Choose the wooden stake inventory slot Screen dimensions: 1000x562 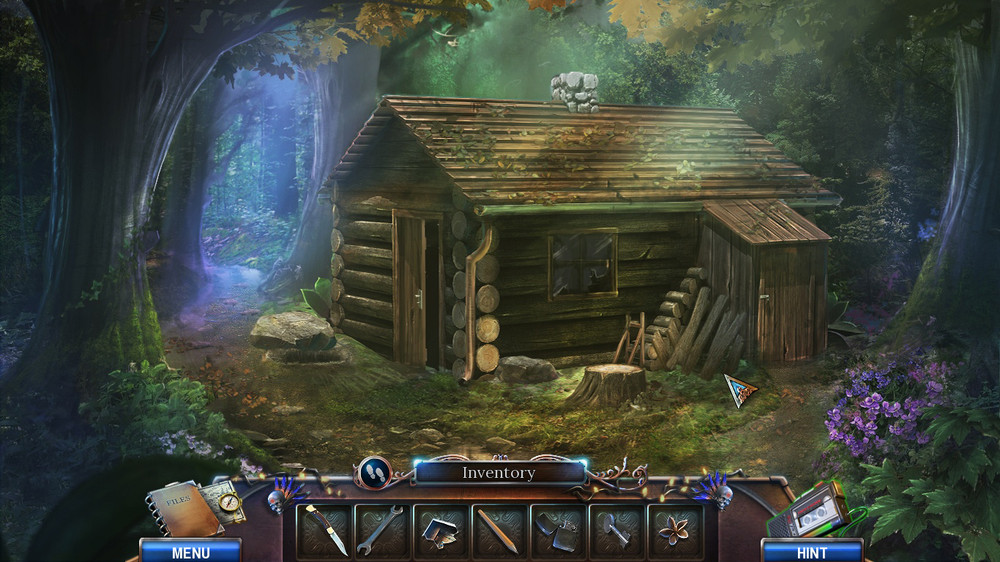[498, 531]
